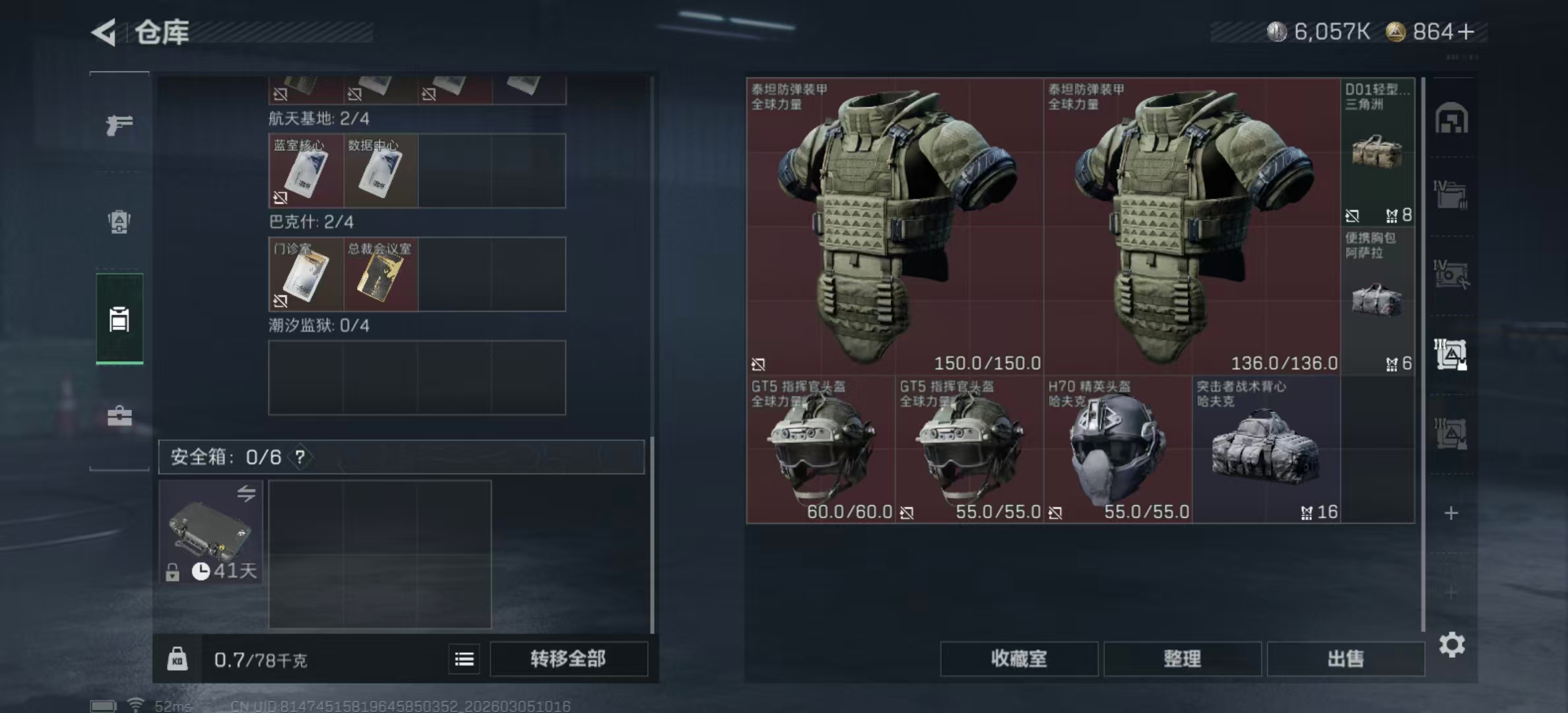Screen dimensions: 1568x713
Task: Click the safe box case icon
Action: [x=211, y=532]
